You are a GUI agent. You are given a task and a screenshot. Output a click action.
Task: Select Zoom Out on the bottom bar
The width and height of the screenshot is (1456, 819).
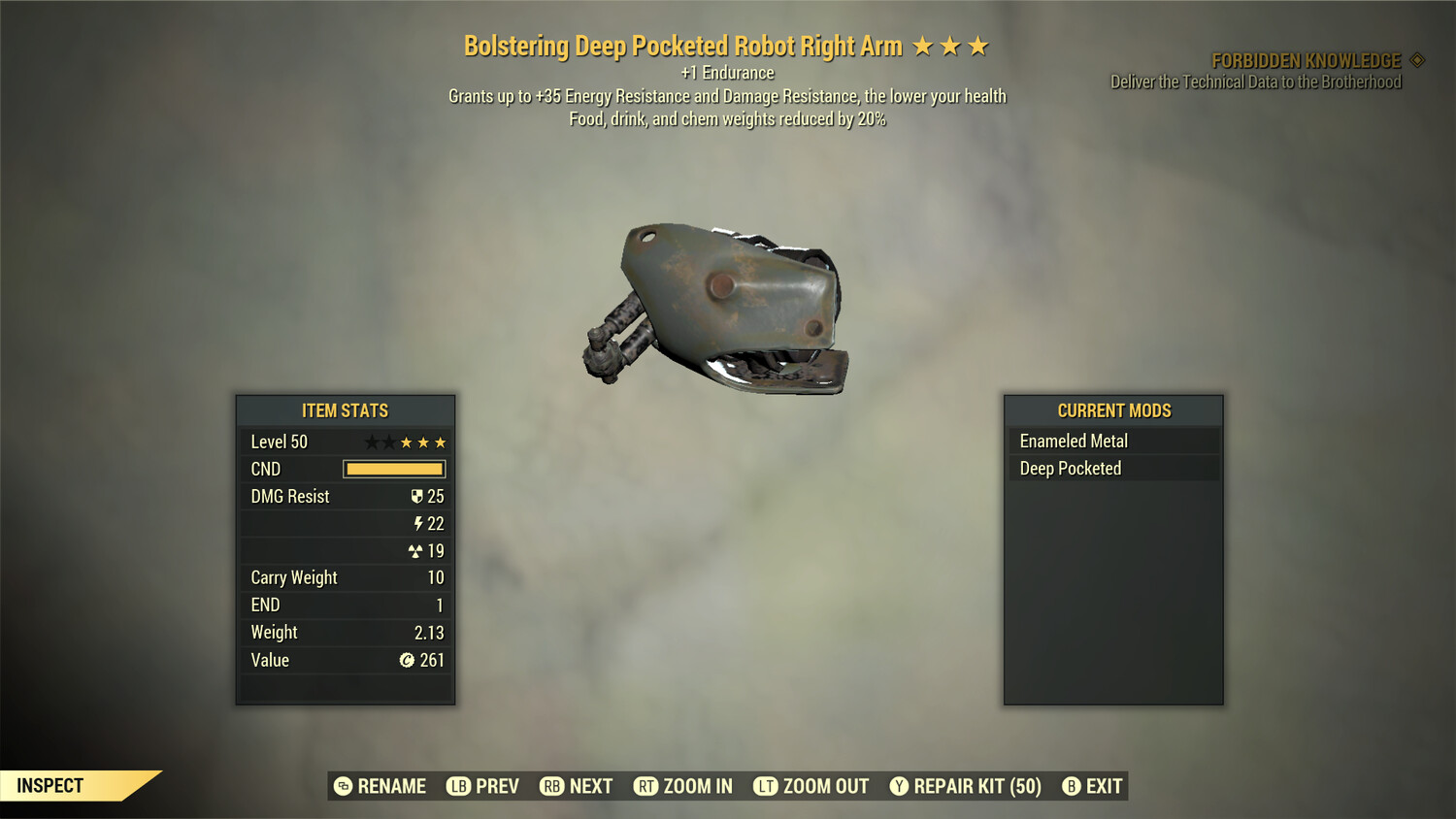[811, 786]
